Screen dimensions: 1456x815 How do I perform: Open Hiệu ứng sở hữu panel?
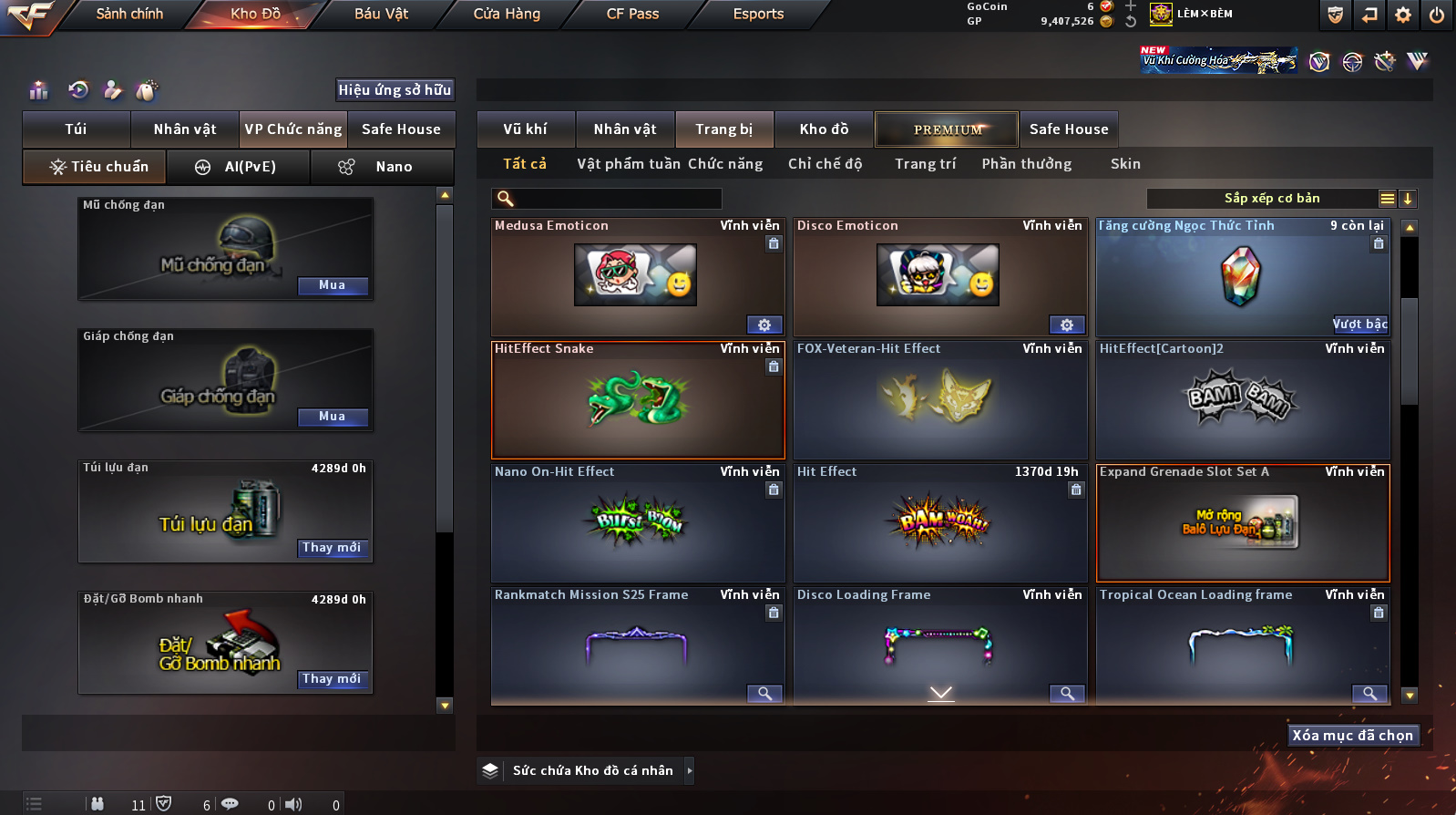pyautogui.click(x=395, y=89)
